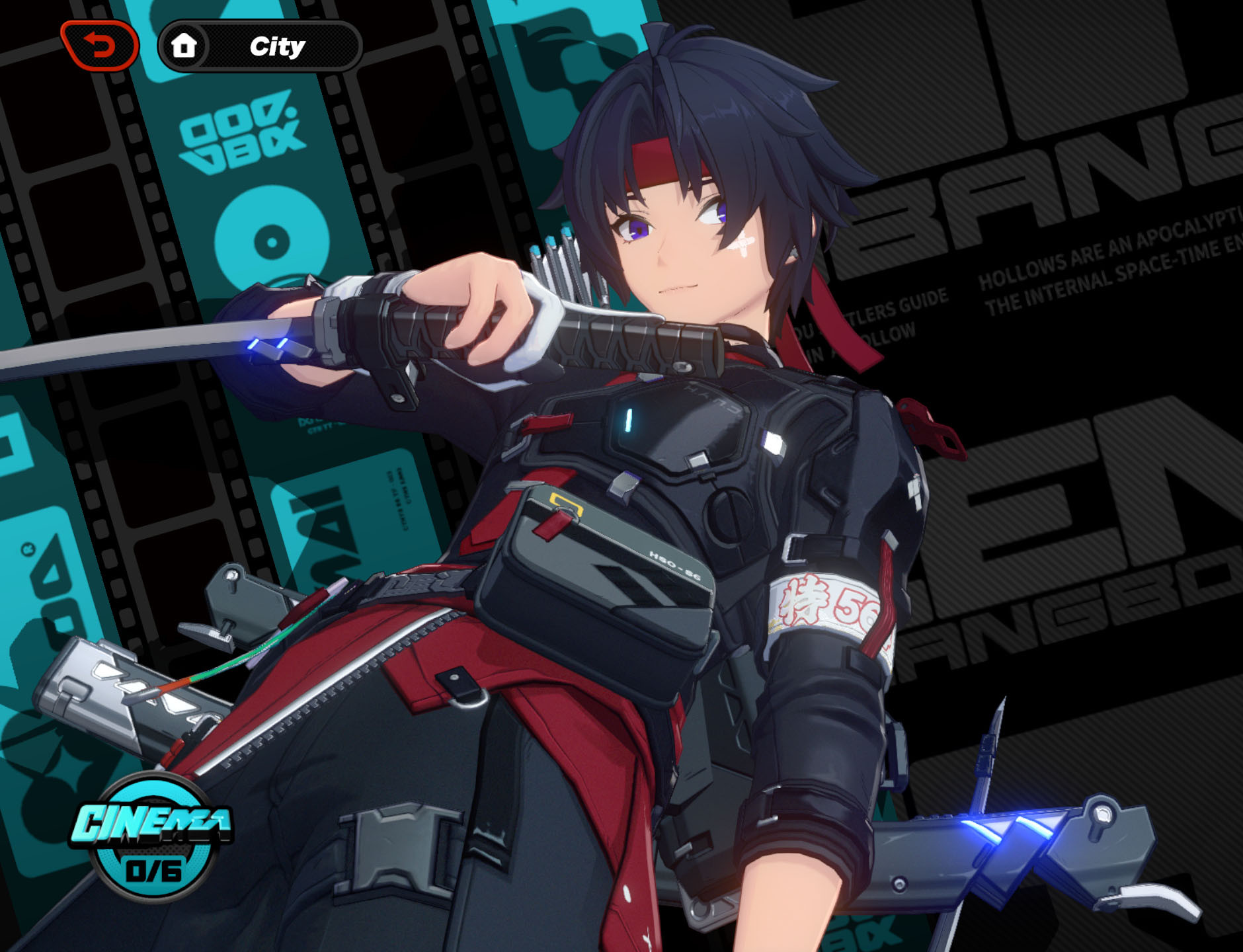Select the City menu entry
Screen dimensions: 1243x952
point(278,46)
